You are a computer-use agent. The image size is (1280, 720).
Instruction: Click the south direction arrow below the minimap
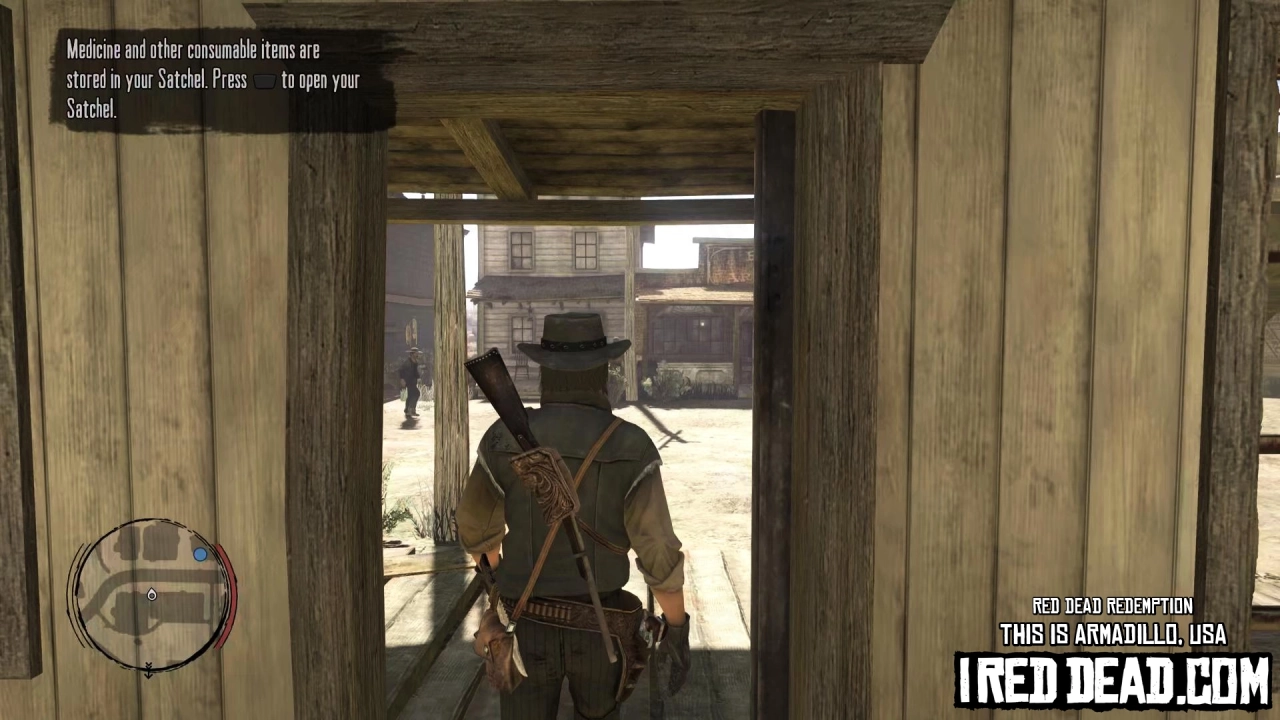point(148,670)
